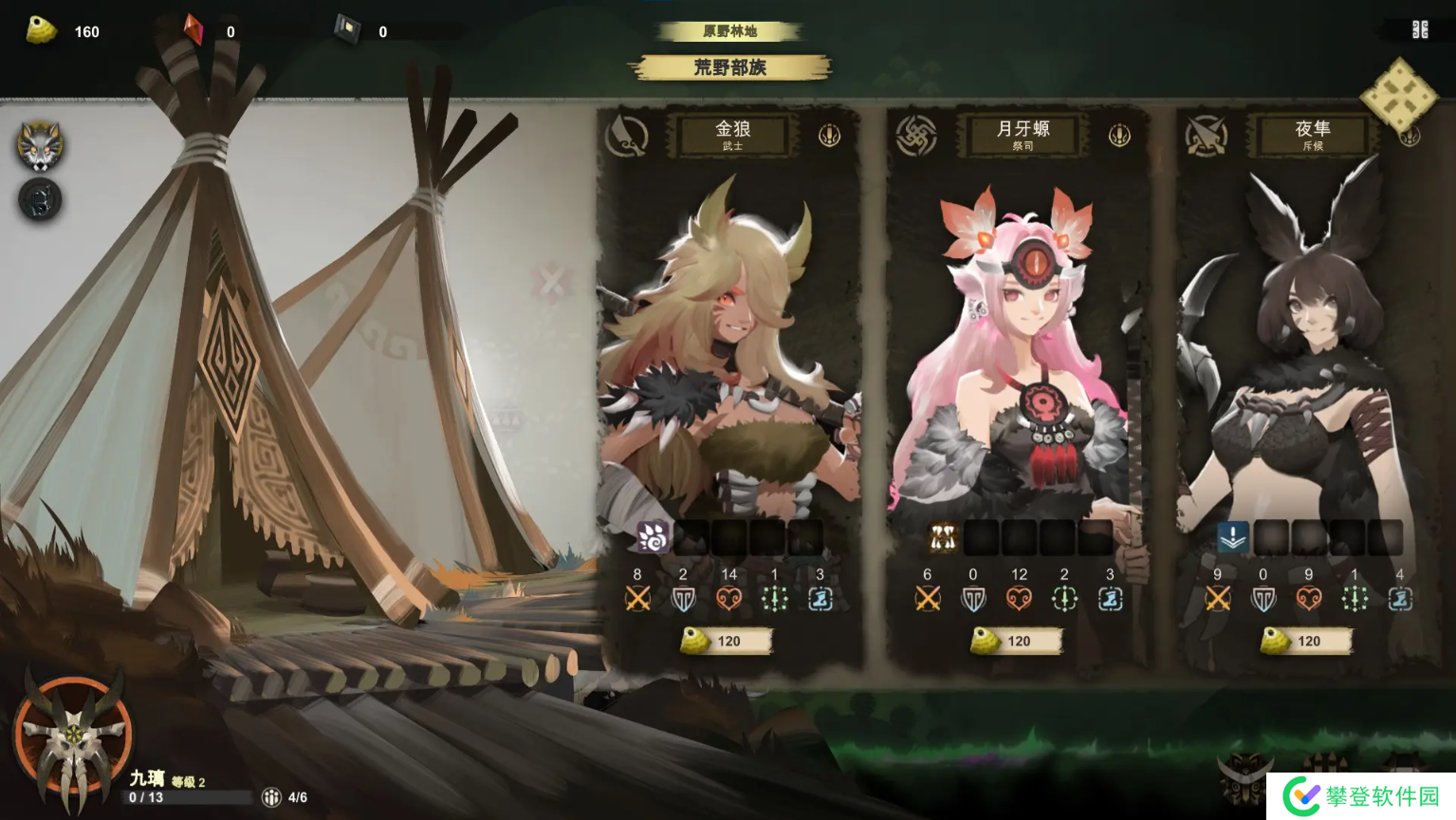Recruit 月牙螈 for 120 gold

click(1017, 642)
